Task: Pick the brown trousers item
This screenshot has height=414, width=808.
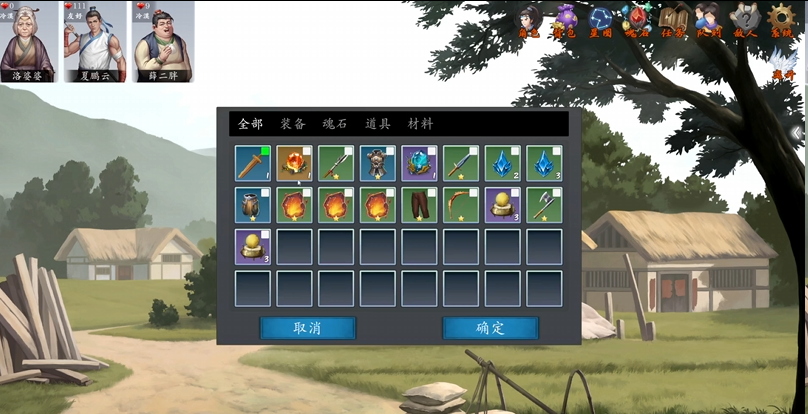Action: click(x=420, y=205)
